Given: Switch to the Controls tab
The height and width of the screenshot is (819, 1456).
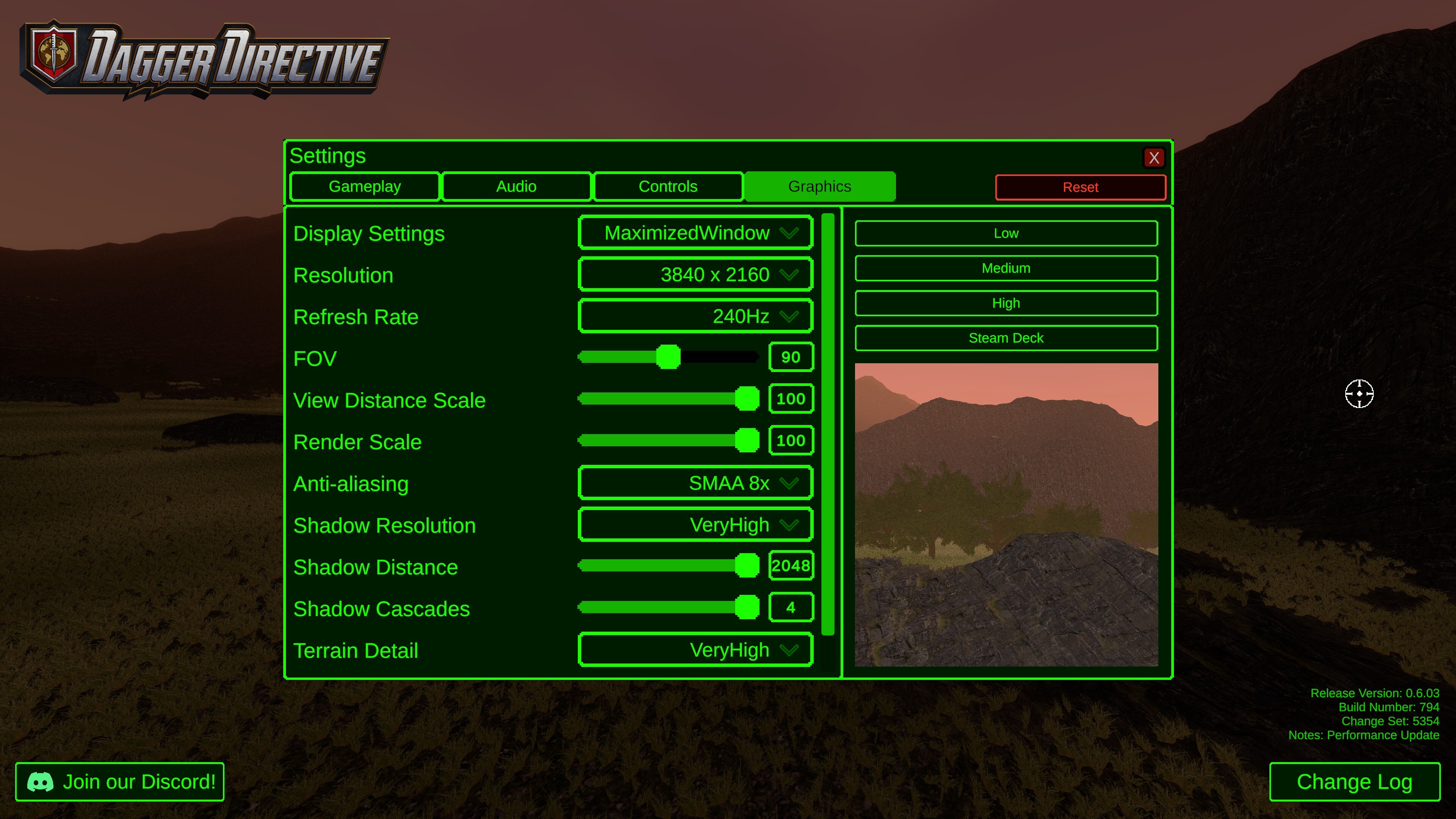Looking at the screenshot, I should (667, 187).
